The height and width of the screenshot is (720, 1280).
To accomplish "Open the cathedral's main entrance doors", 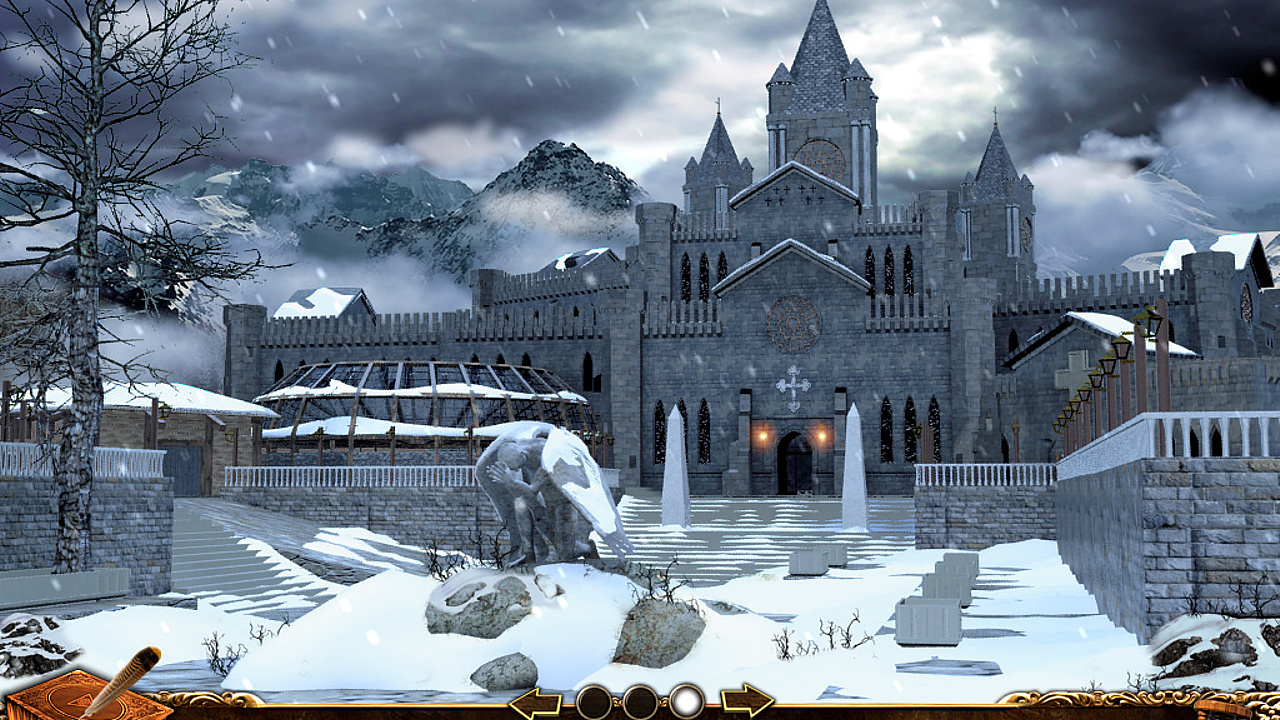I will point(795,465).
